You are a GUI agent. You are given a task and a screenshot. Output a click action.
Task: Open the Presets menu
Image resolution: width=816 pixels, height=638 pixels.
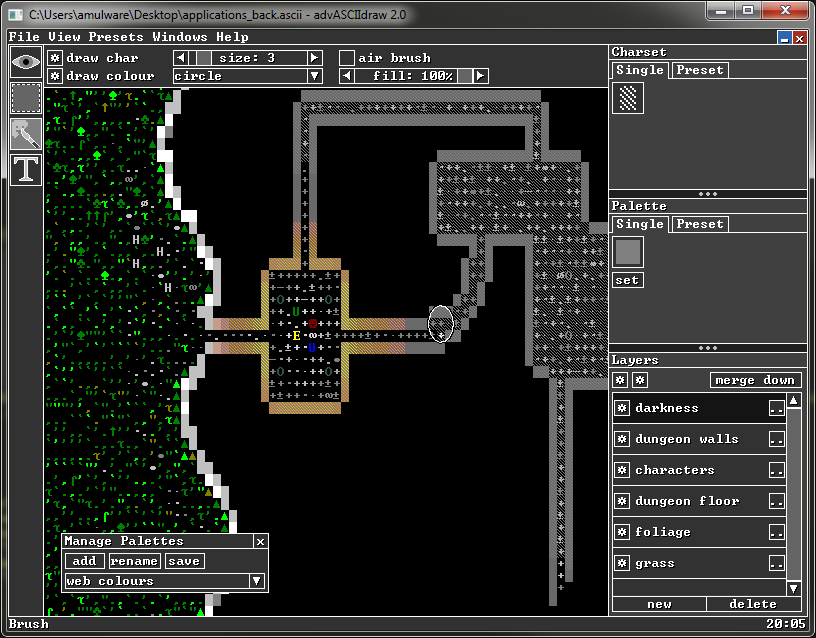(116, 37)
